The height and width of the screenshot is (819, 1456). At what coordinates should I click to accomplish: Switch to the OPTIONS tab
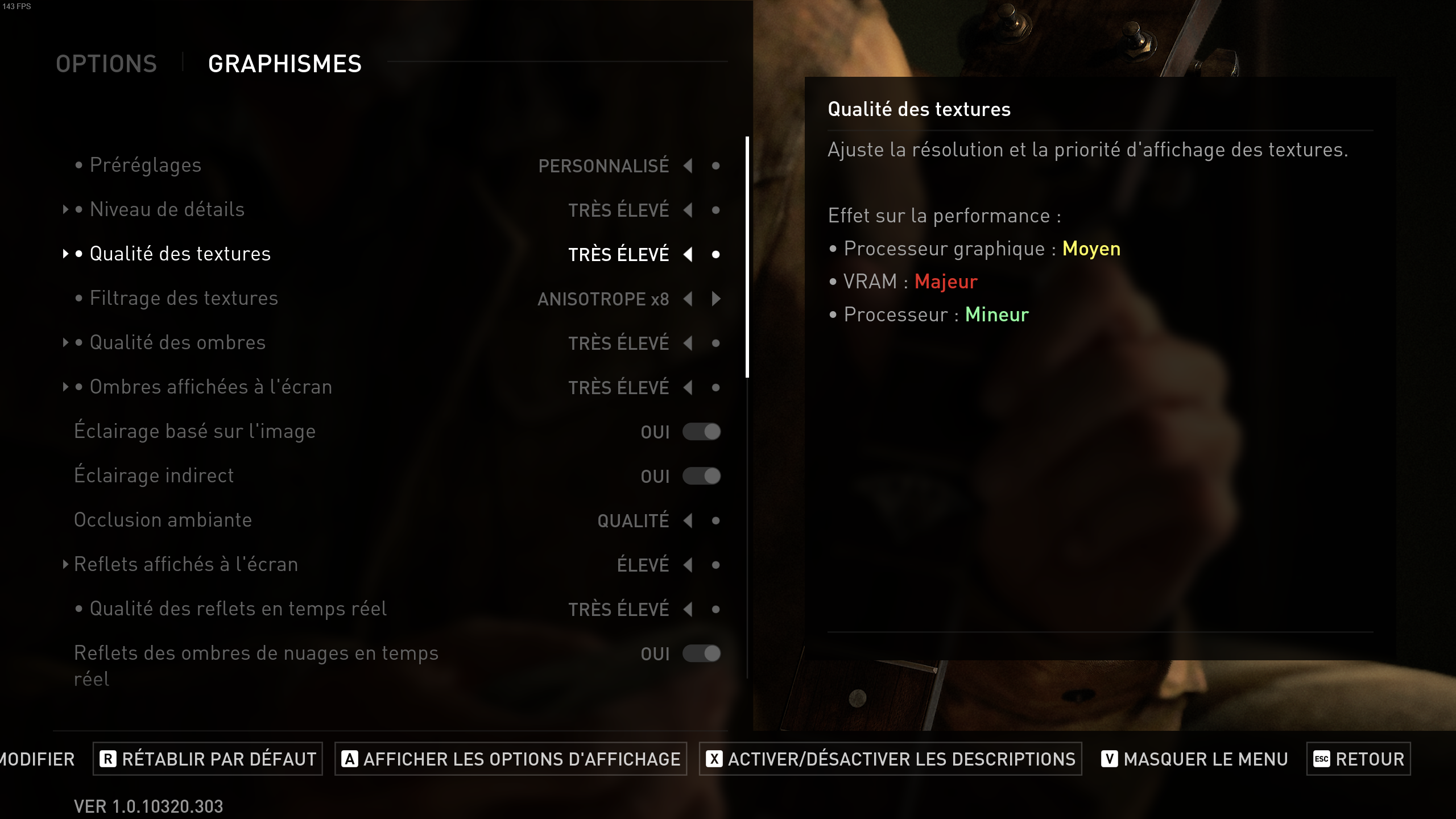pos(106,63)
